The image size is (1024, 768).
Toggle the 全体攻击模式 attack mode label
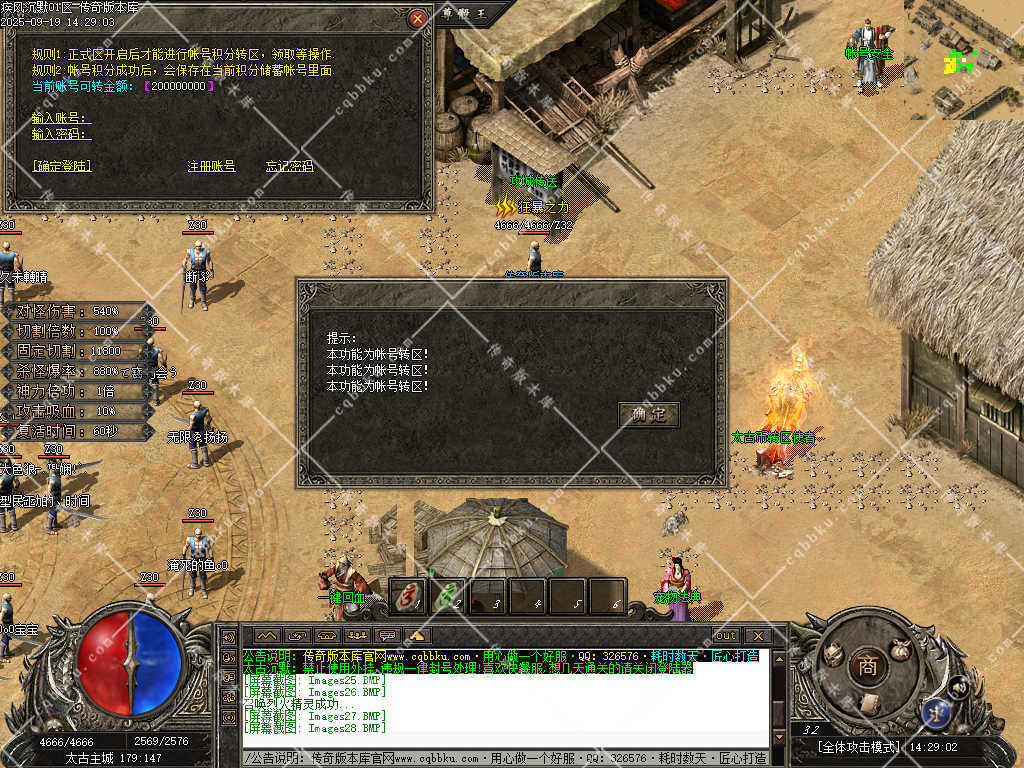tap(858, 747)
